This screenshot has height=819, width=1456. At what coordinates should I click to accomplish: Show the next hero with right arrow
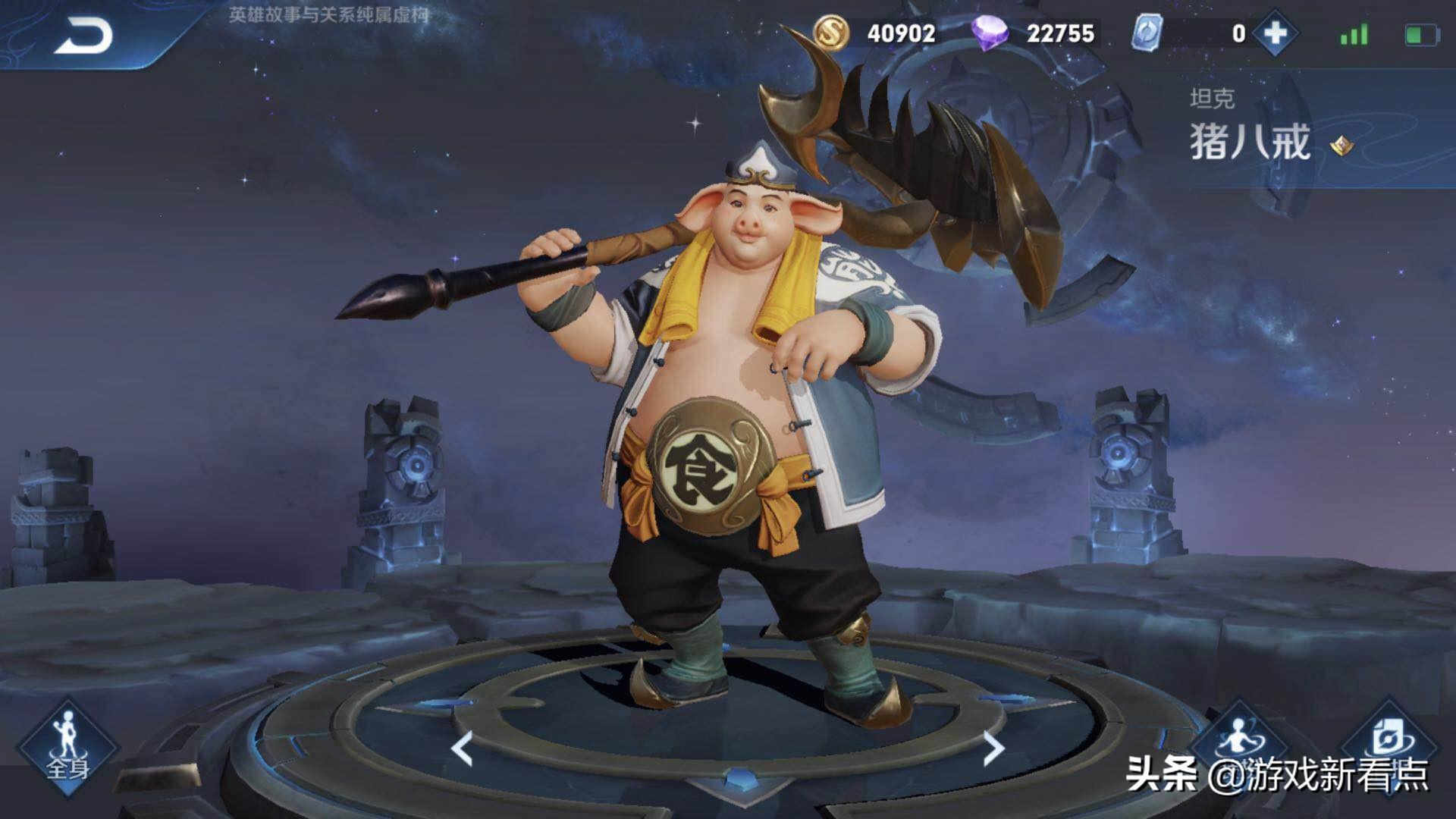pyautogui.click(x=993, y=748)
